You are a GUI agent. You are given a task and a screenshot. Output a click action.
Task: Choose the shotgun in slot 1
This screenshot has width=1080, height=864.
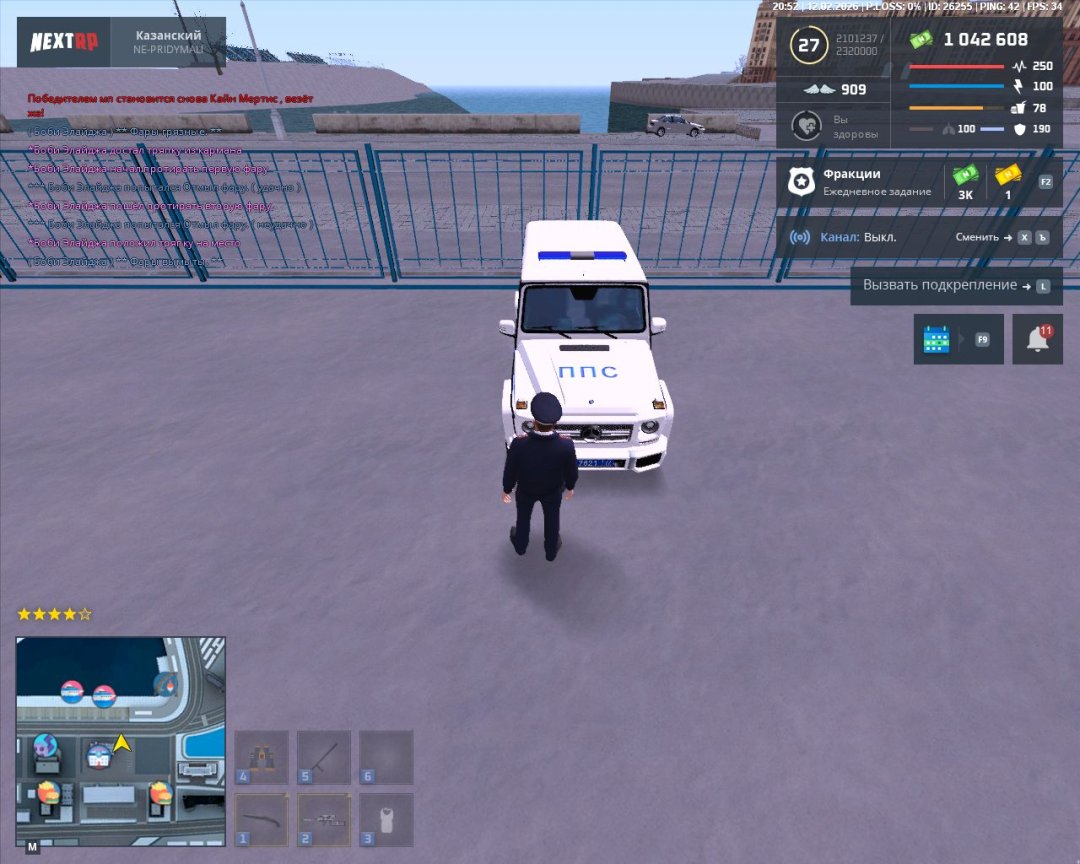coord(262,820)
